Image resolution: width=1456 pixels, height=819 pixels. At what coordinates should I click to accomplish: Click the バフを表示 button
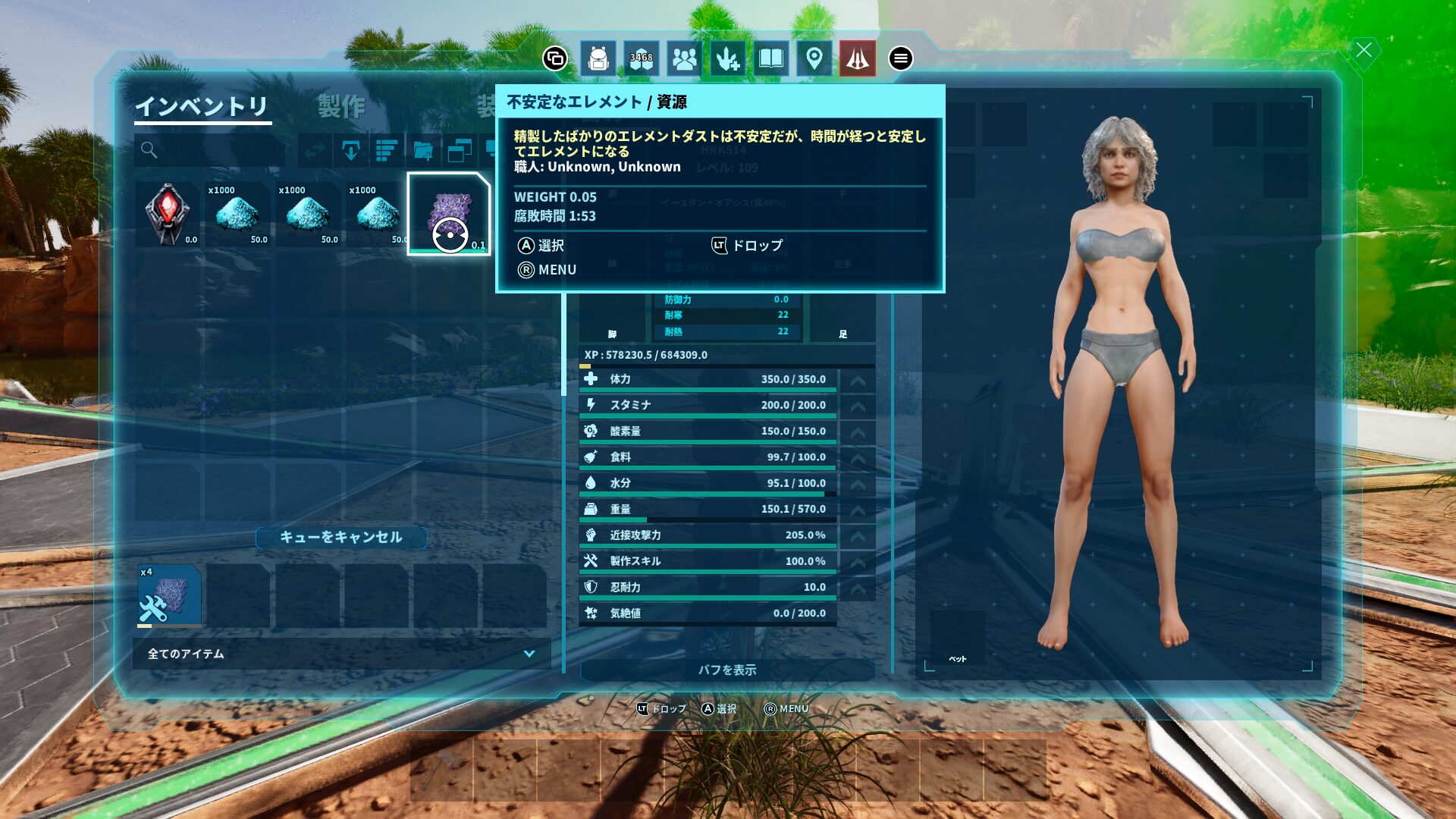(727, 670)
